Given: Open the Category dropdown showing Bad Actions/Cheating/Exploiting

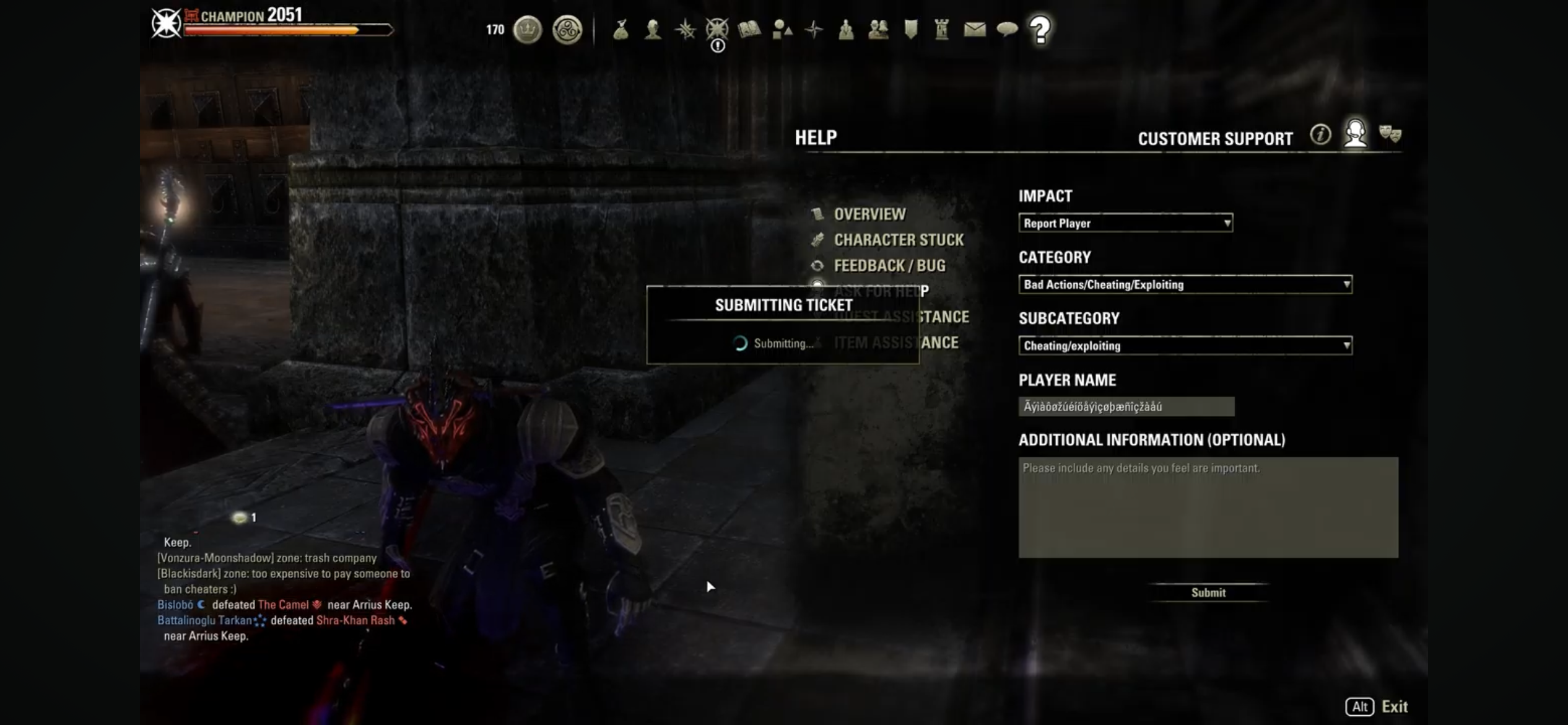Looking at the screenshot, I should (1185, 284).
